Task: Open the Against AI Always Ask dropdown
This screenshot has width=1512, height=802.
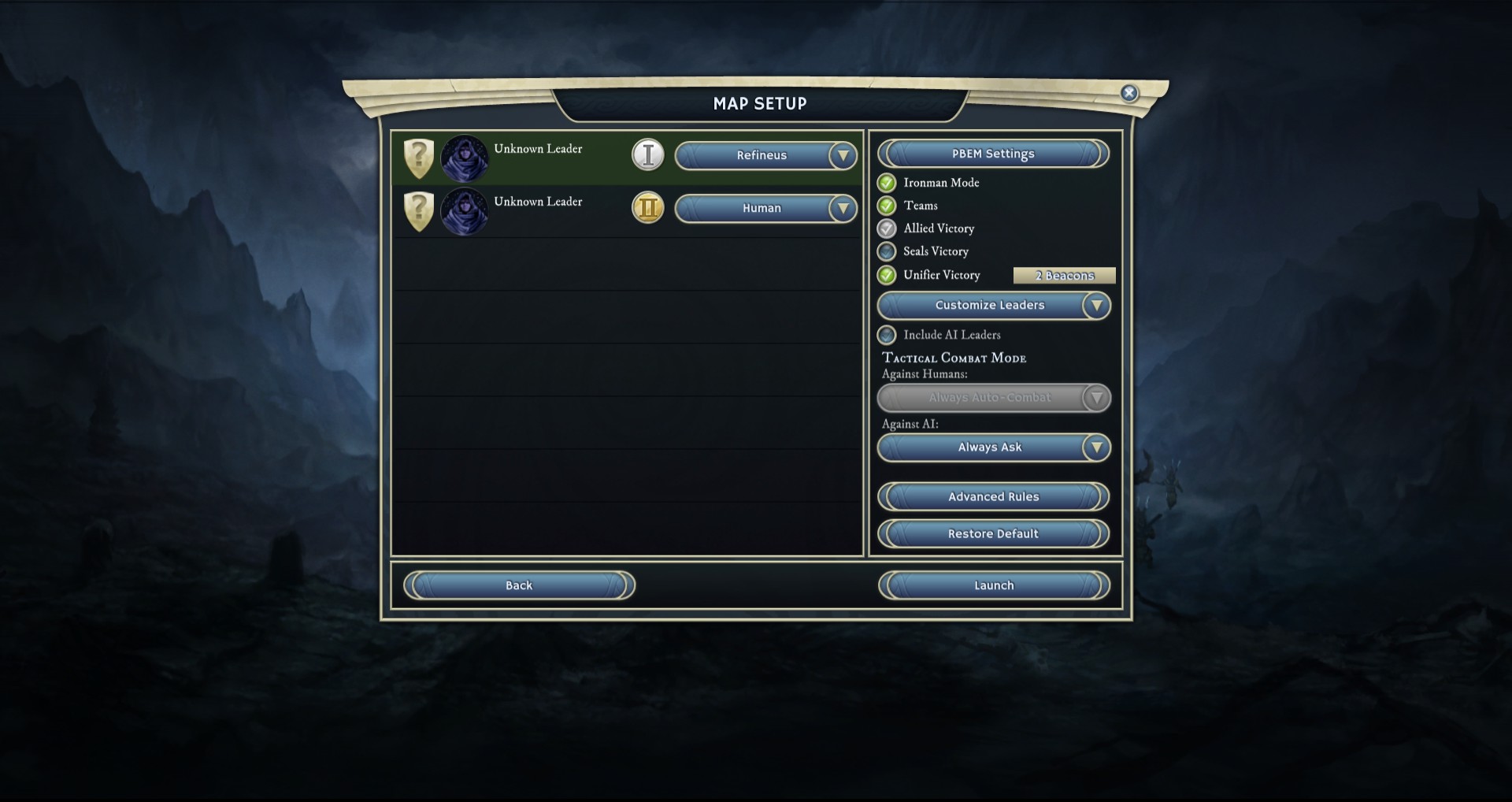Action: [x=993, y=447]
